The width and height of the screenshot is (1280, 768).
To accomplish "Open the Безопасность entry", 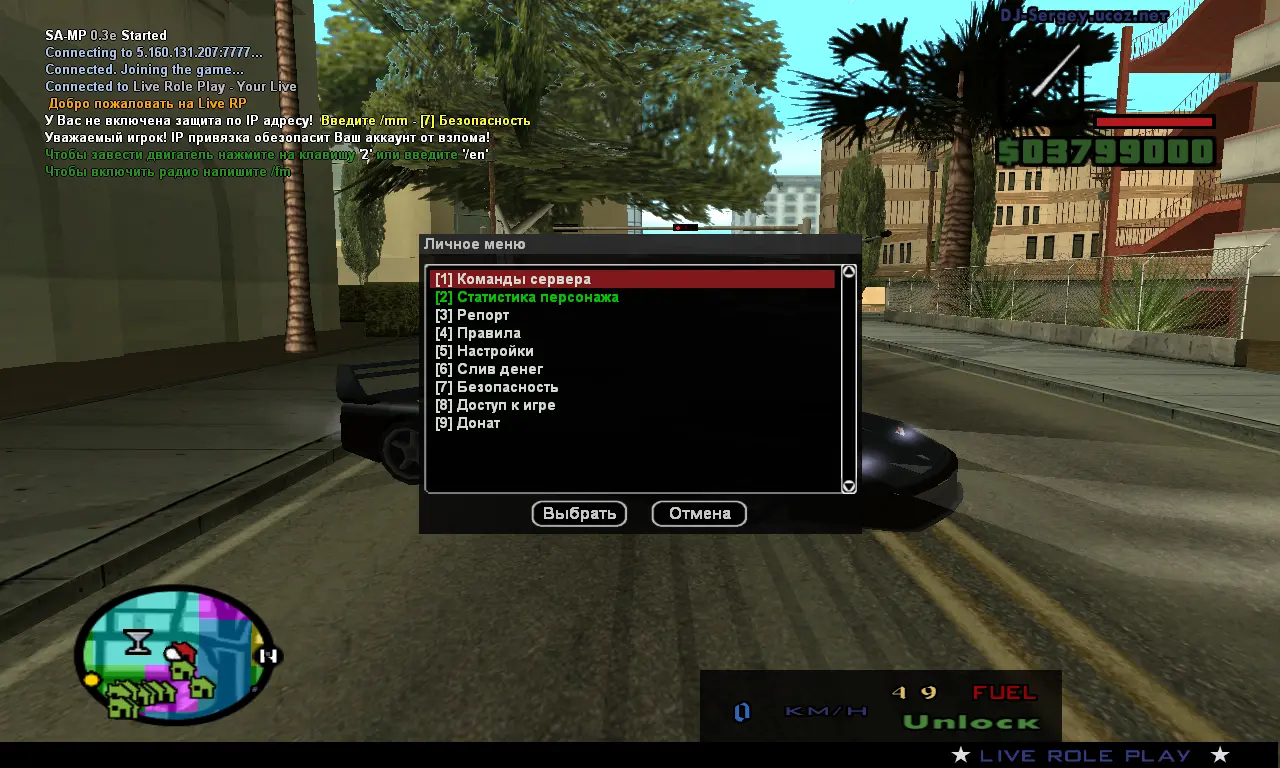I will [x=497, y=387].
